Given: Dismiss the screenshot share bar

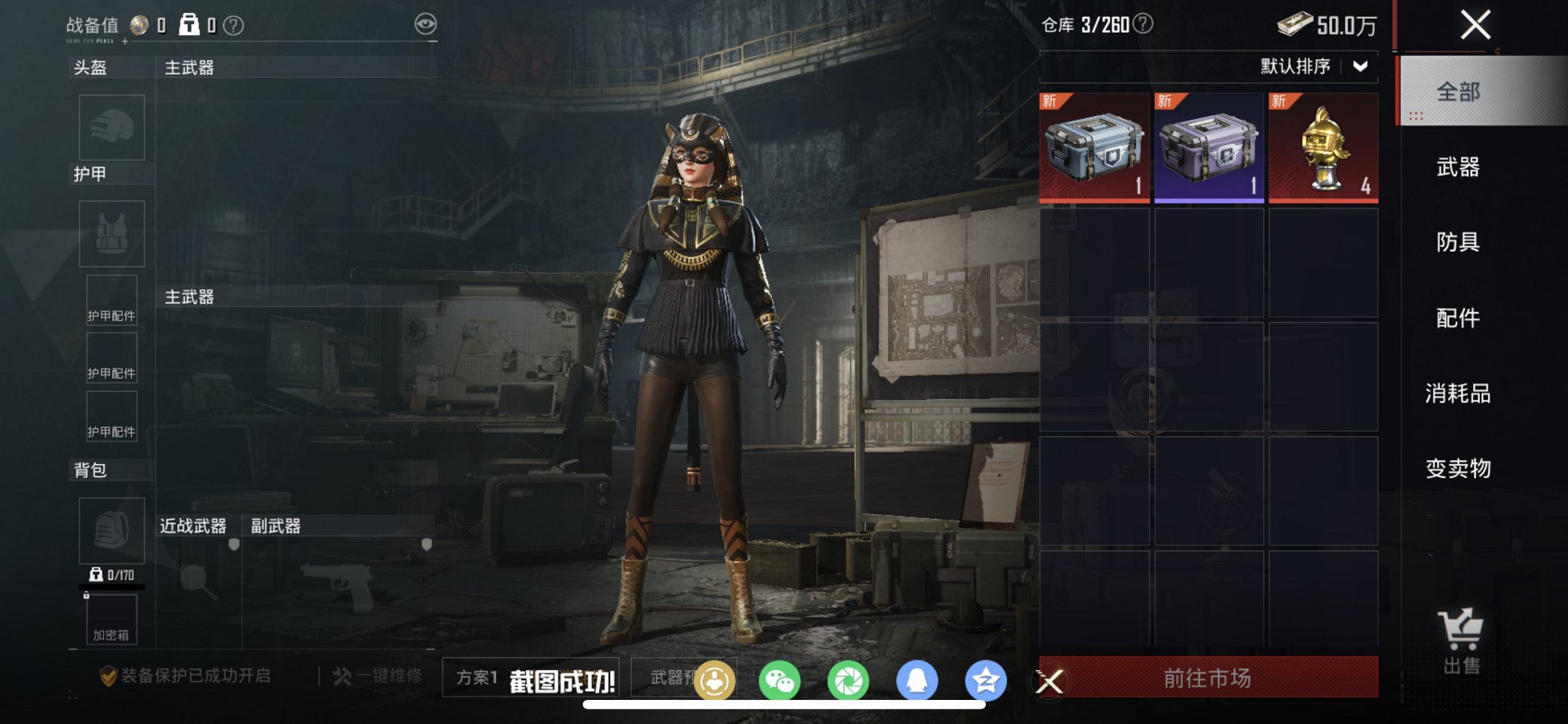Looking at the screenshot, I should tap(1050, 682).
